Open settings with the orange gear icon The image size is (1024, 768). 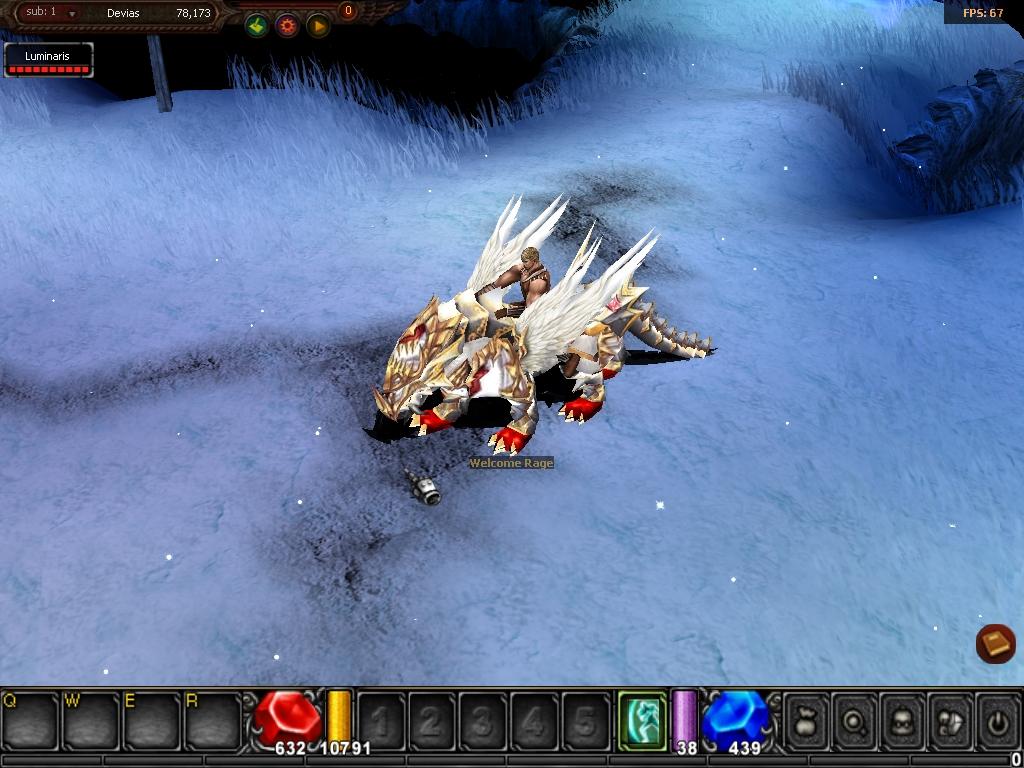[x=287, y=27]
